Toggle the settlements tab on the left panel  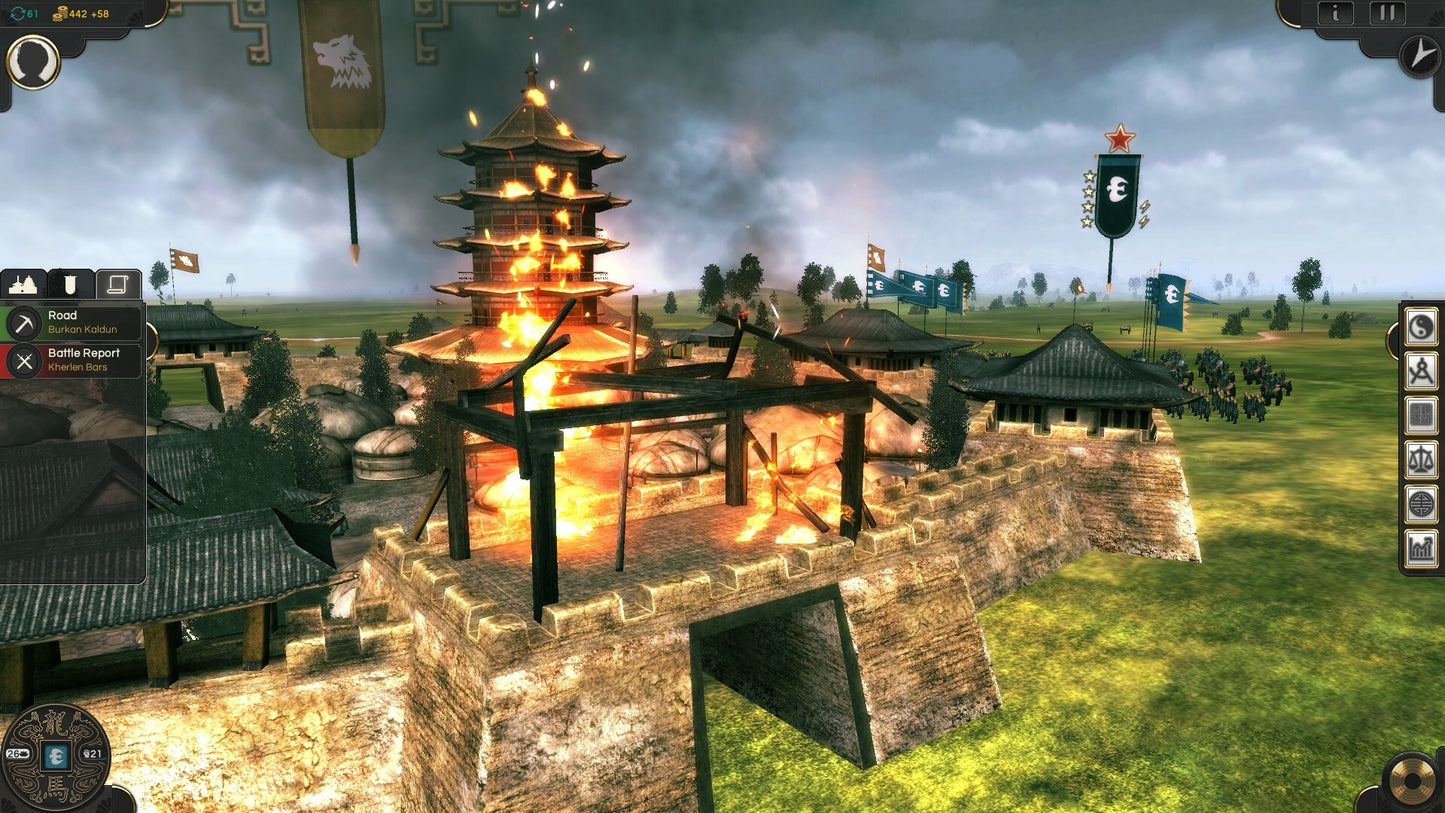coord(24,284)
